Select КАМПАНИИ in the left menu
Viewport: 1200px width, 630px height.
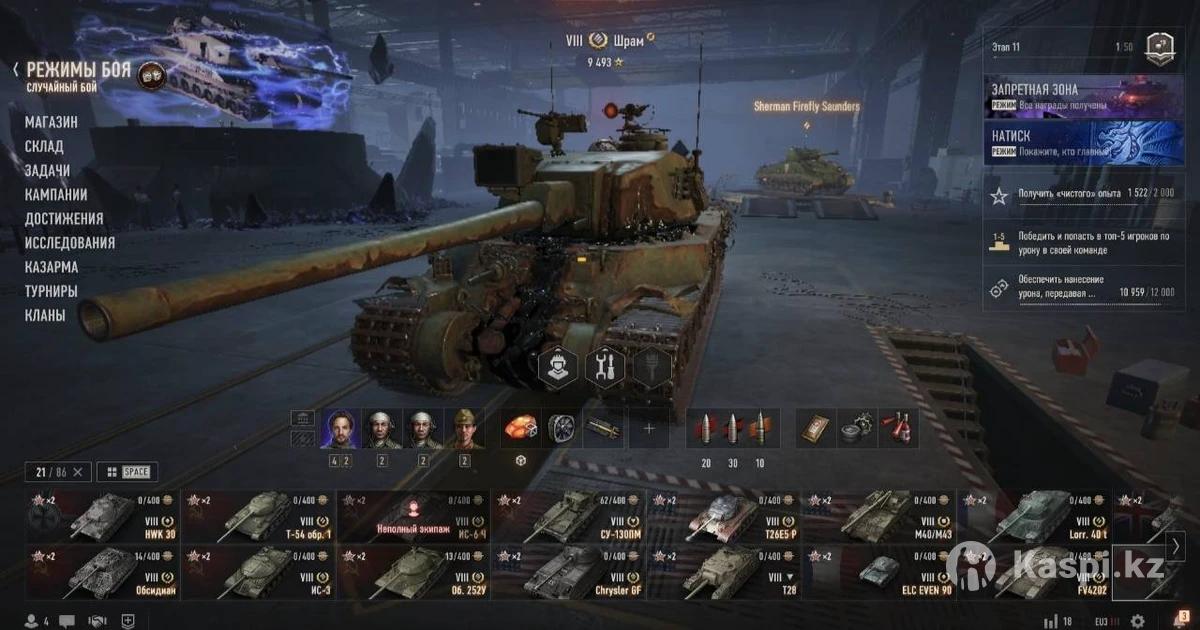point(56,195)
